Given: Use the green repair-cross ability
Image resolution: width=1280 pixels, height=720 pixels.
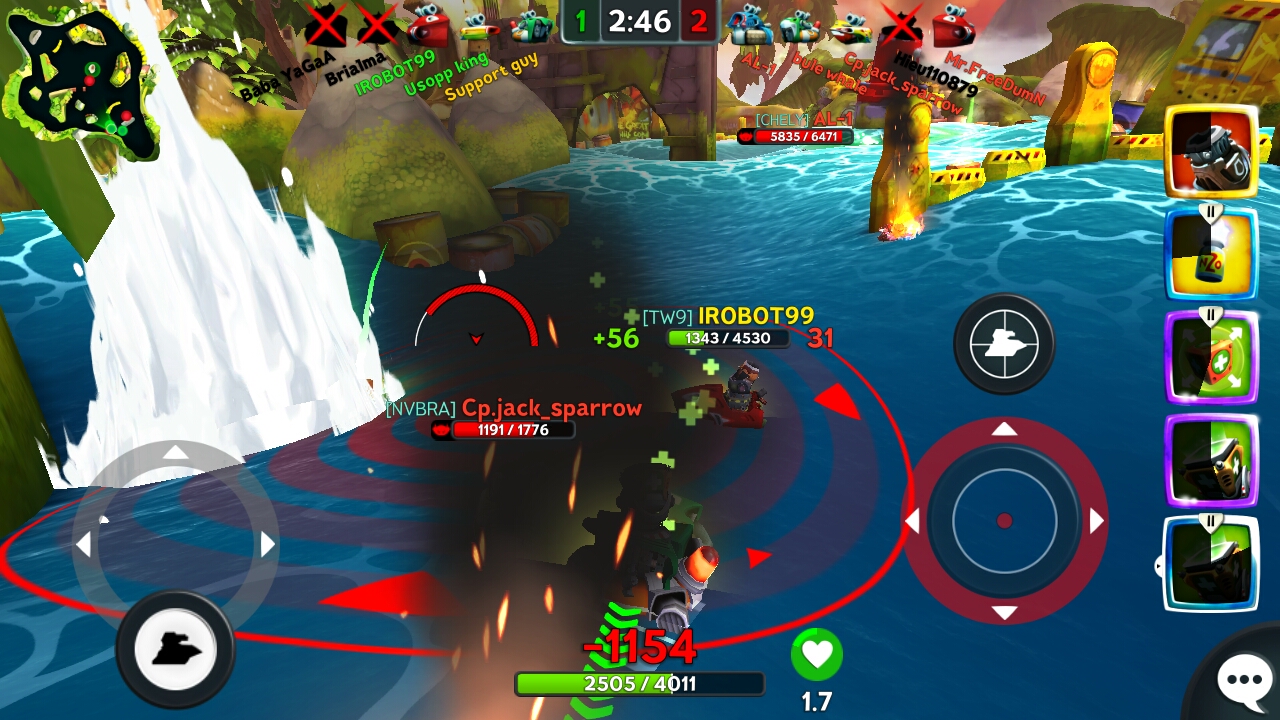Looking at the screenshot, I should coord(1211,357).
